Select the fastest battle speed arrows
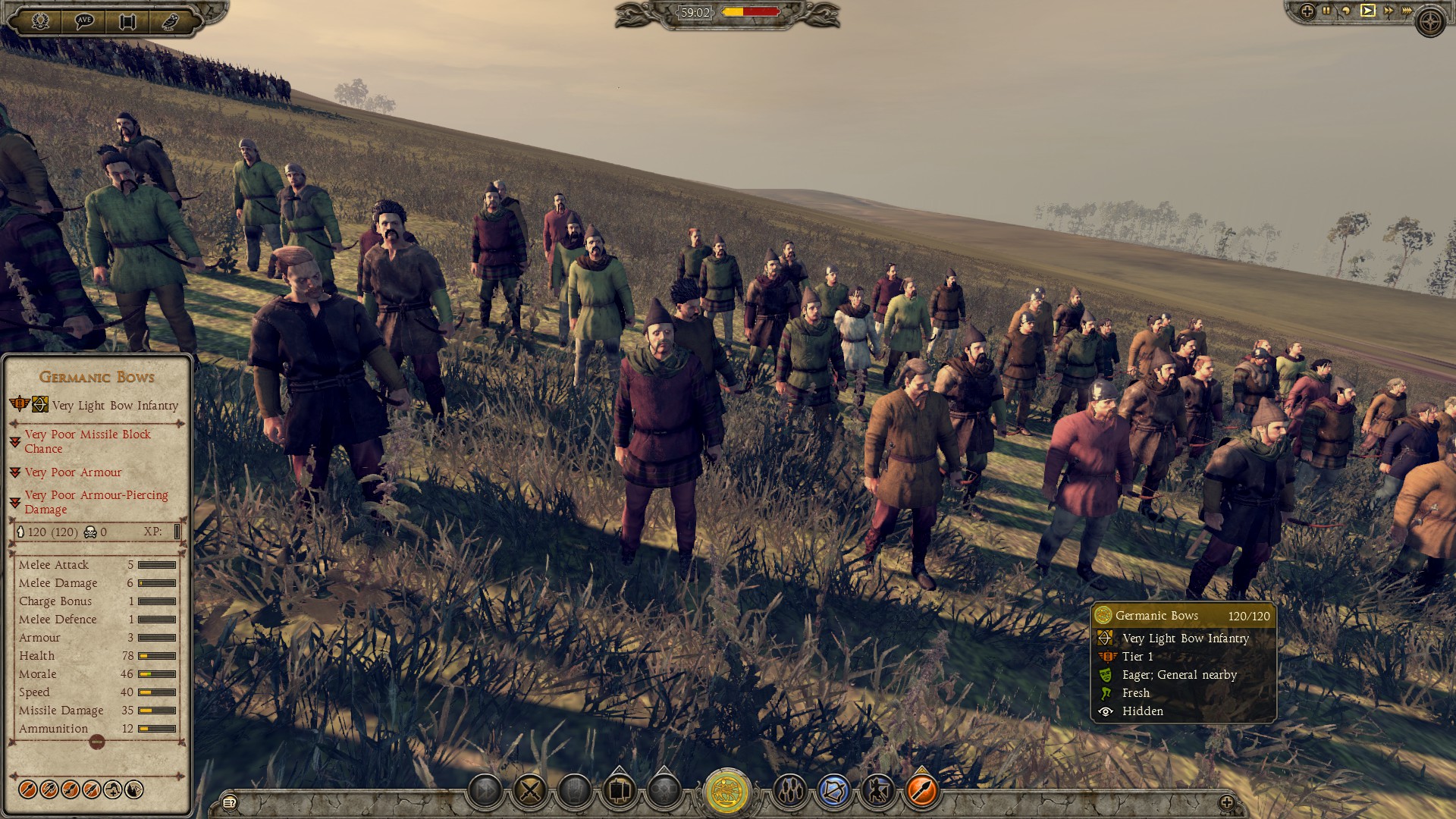Screen dimensions: 1456x819 tap(1407, 11)
